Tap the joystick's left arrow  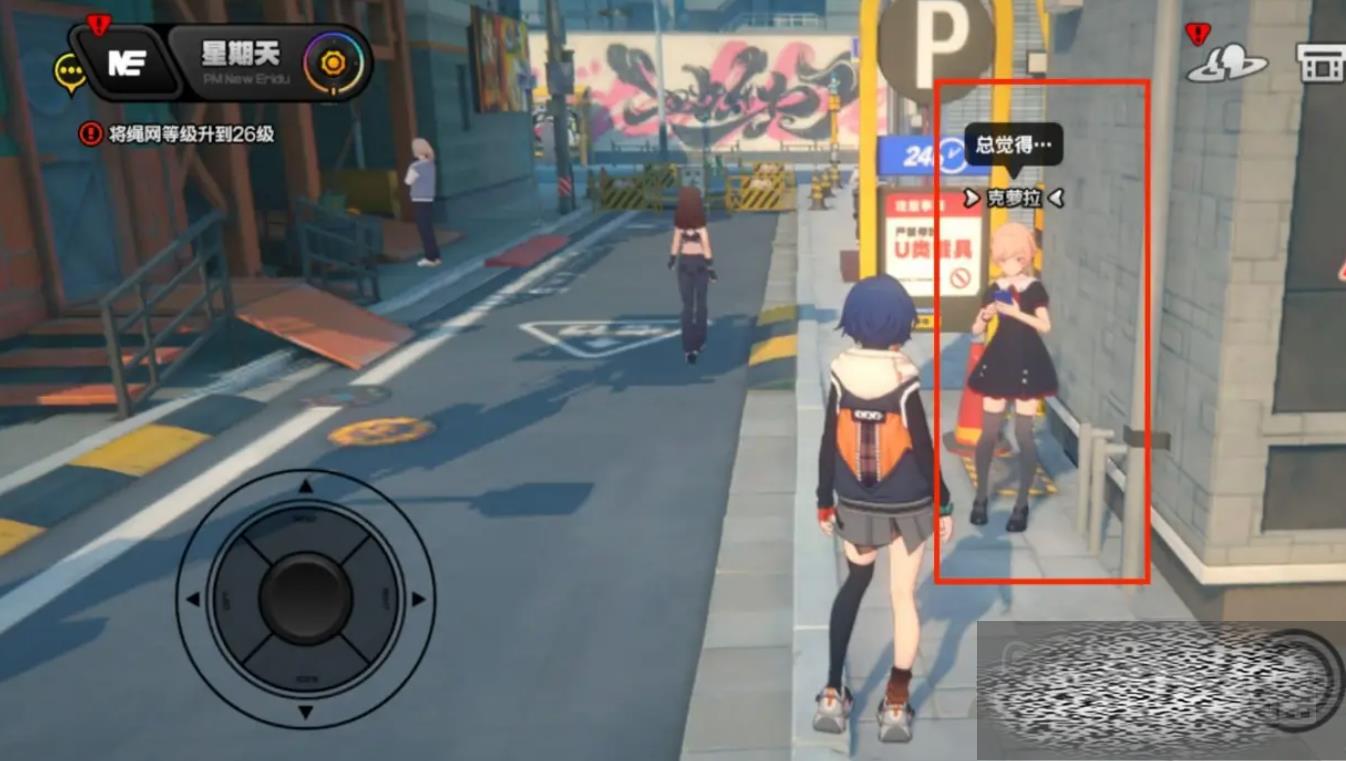193,600
